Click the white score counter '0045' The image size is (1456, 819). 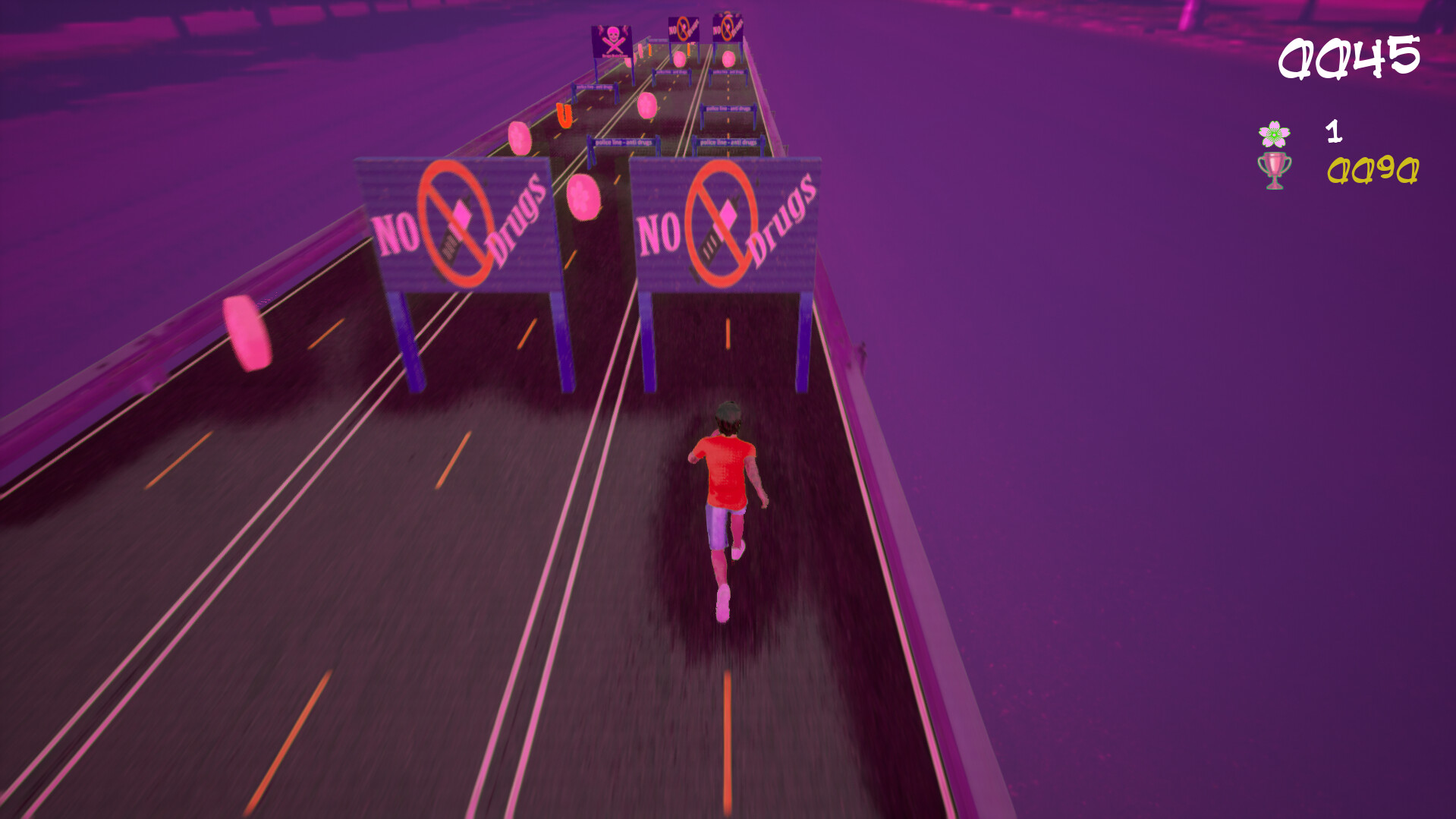click(1349, 57)
